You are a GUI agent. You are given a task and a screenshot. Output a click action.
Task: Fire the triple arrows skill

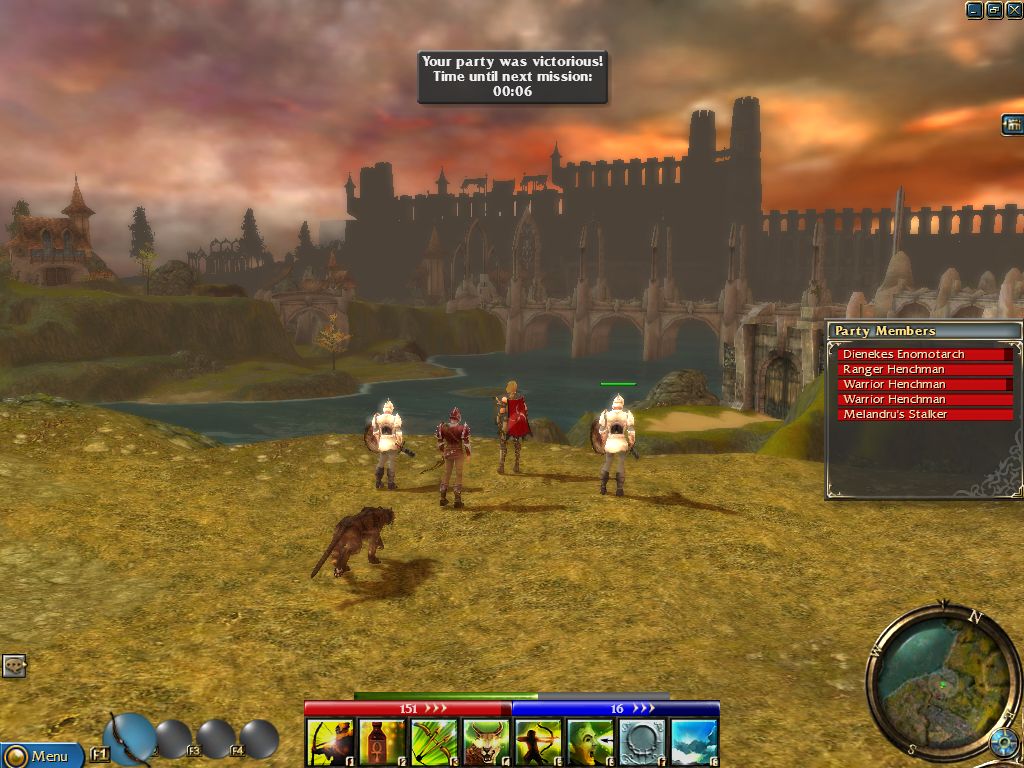[x=434, y=743]
